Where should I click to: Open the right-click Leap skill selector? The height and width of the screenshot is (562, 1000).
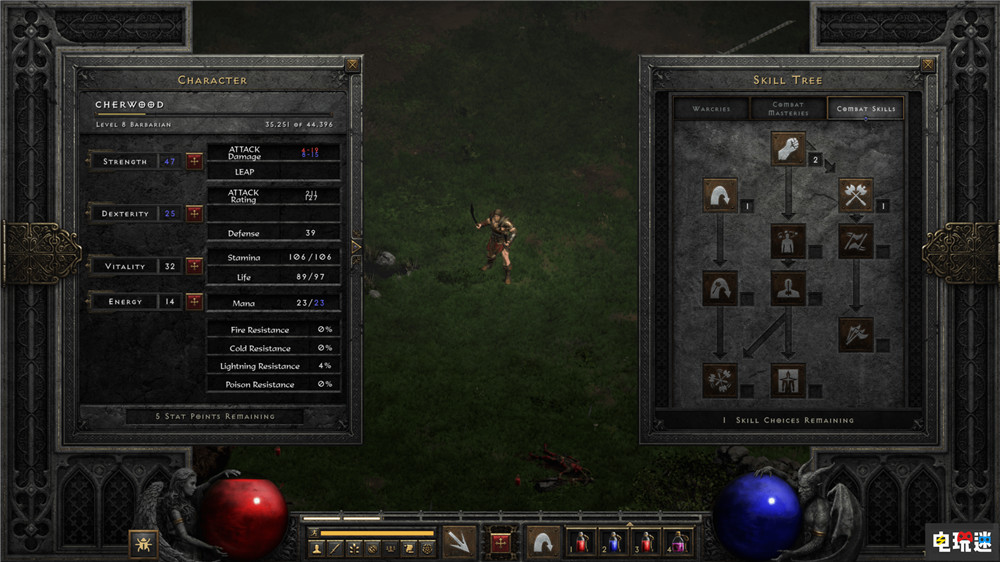point(544,542)
